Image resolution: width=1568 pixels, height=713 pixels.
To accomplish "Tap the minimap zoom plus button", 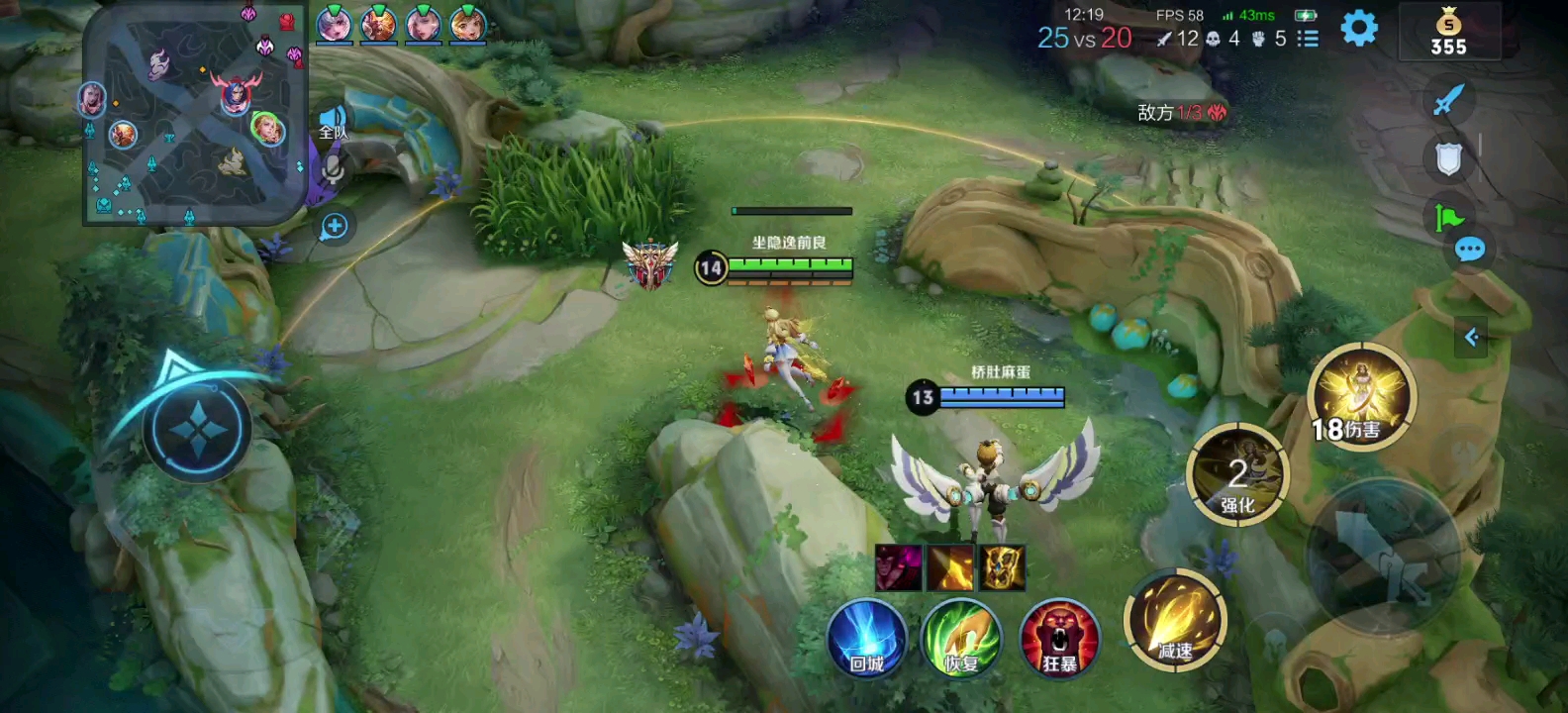I will [334, 227].
